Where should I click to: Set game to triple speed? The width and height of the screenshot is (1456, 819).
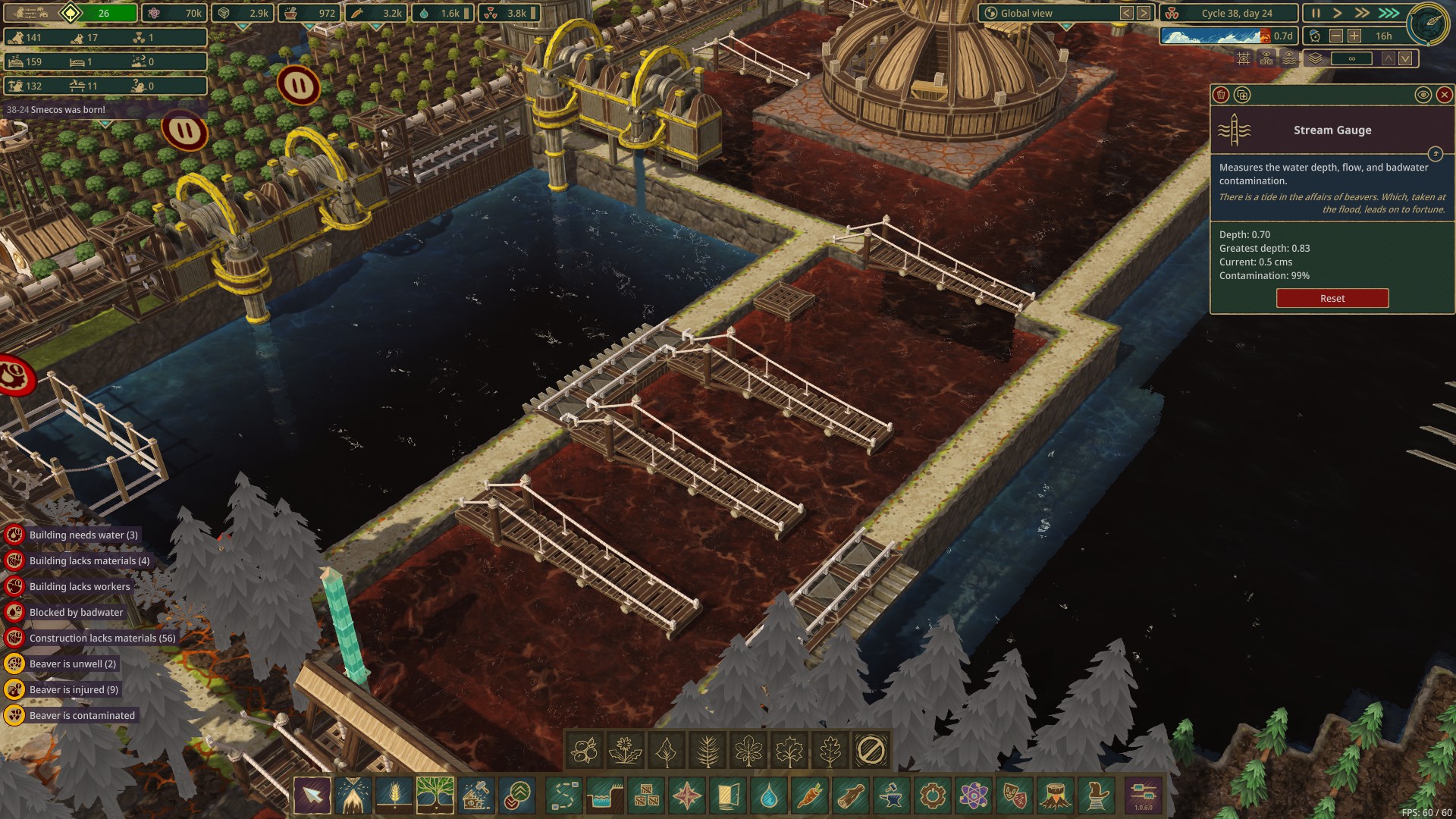pos(1389,13)
